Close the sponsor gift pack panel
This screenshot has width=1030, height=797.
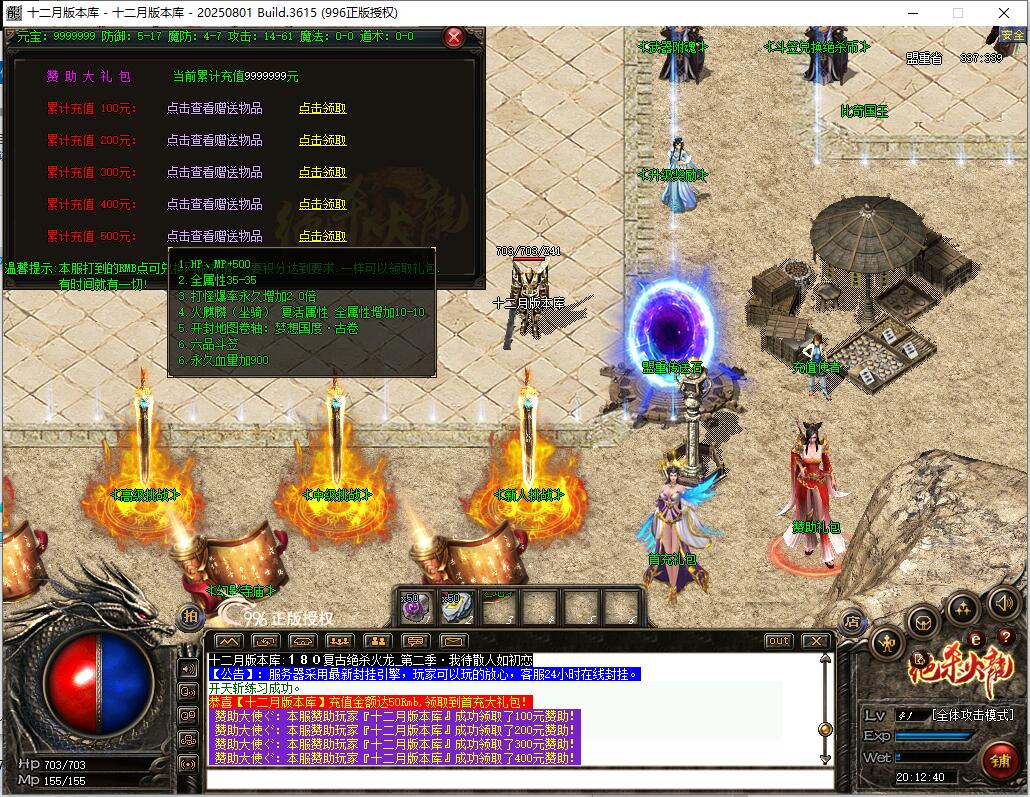point(454,38)
